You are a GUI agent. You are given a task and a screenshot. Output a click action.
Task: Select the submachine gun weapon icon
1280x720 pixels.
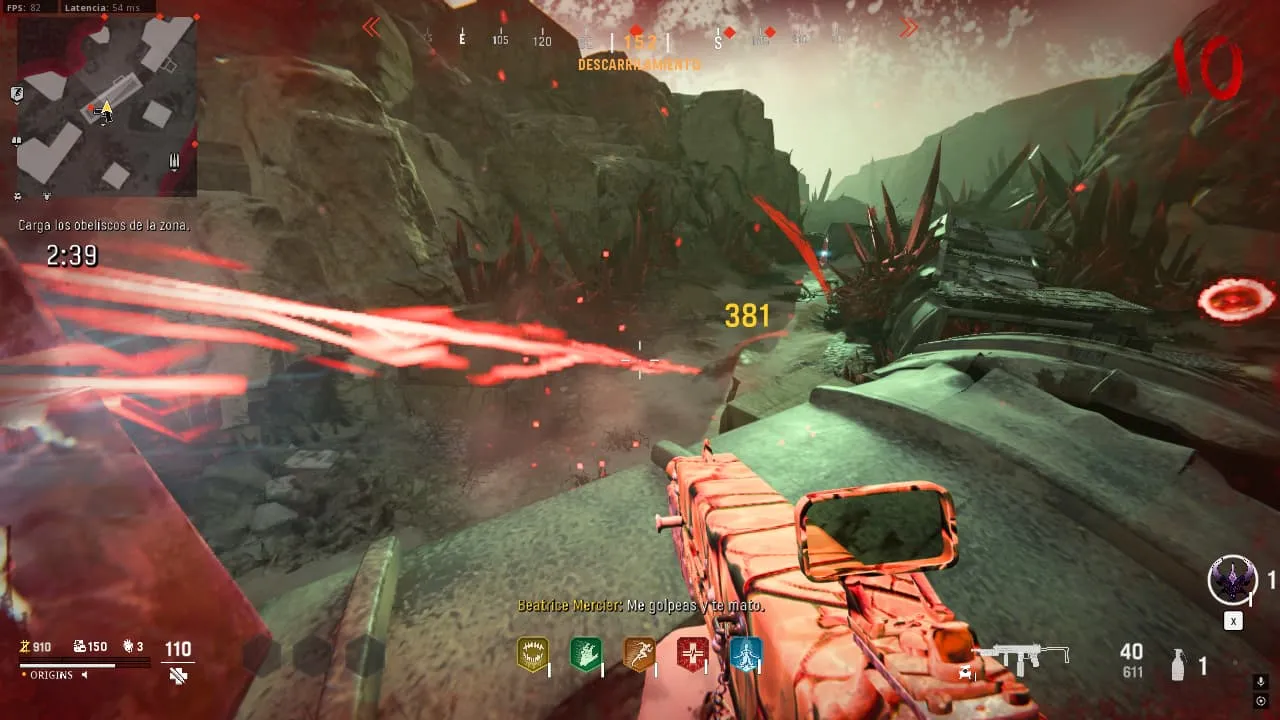(1020, 657)
